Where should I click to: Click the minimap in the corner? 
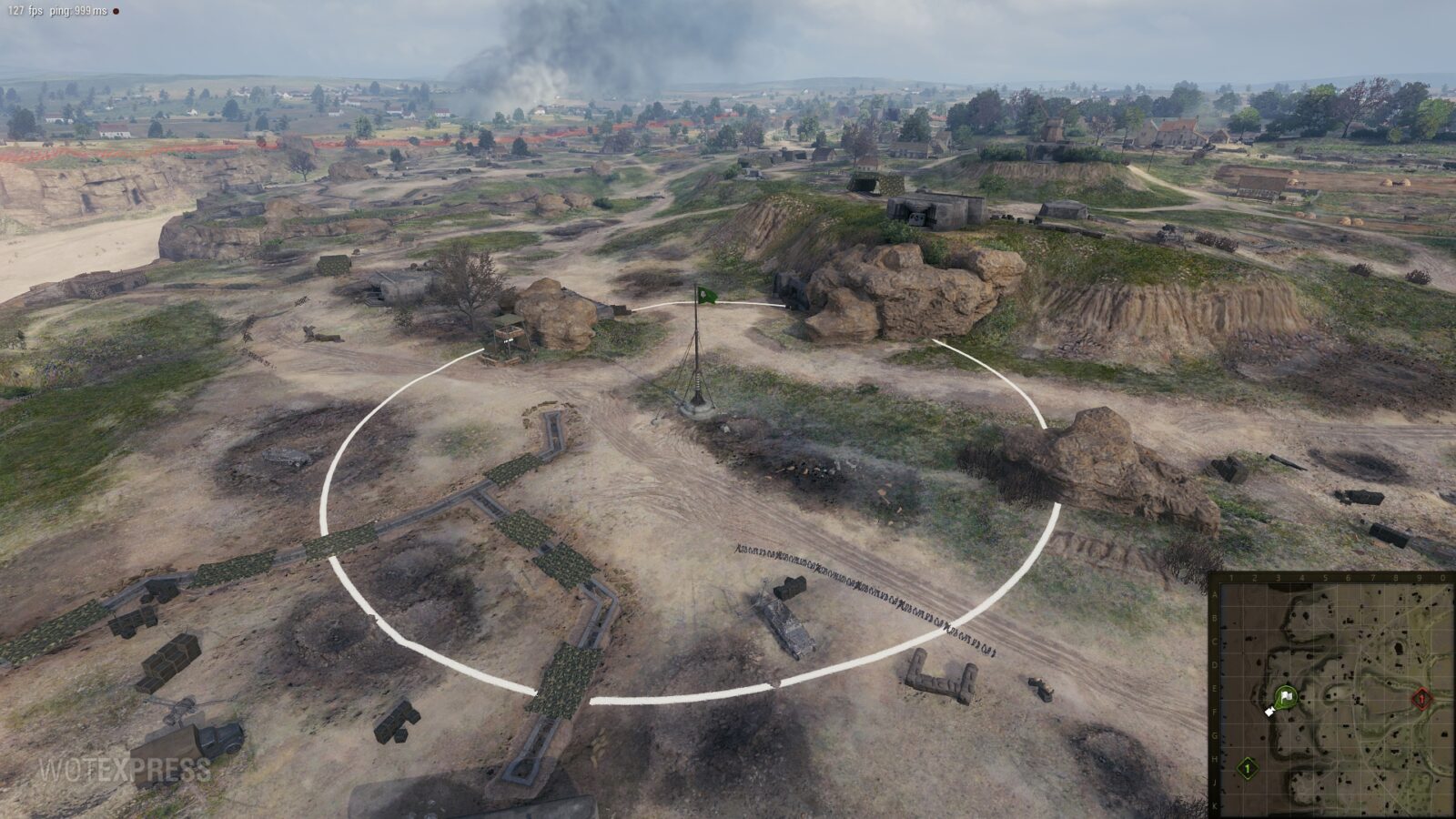(x=1331, y=695)
